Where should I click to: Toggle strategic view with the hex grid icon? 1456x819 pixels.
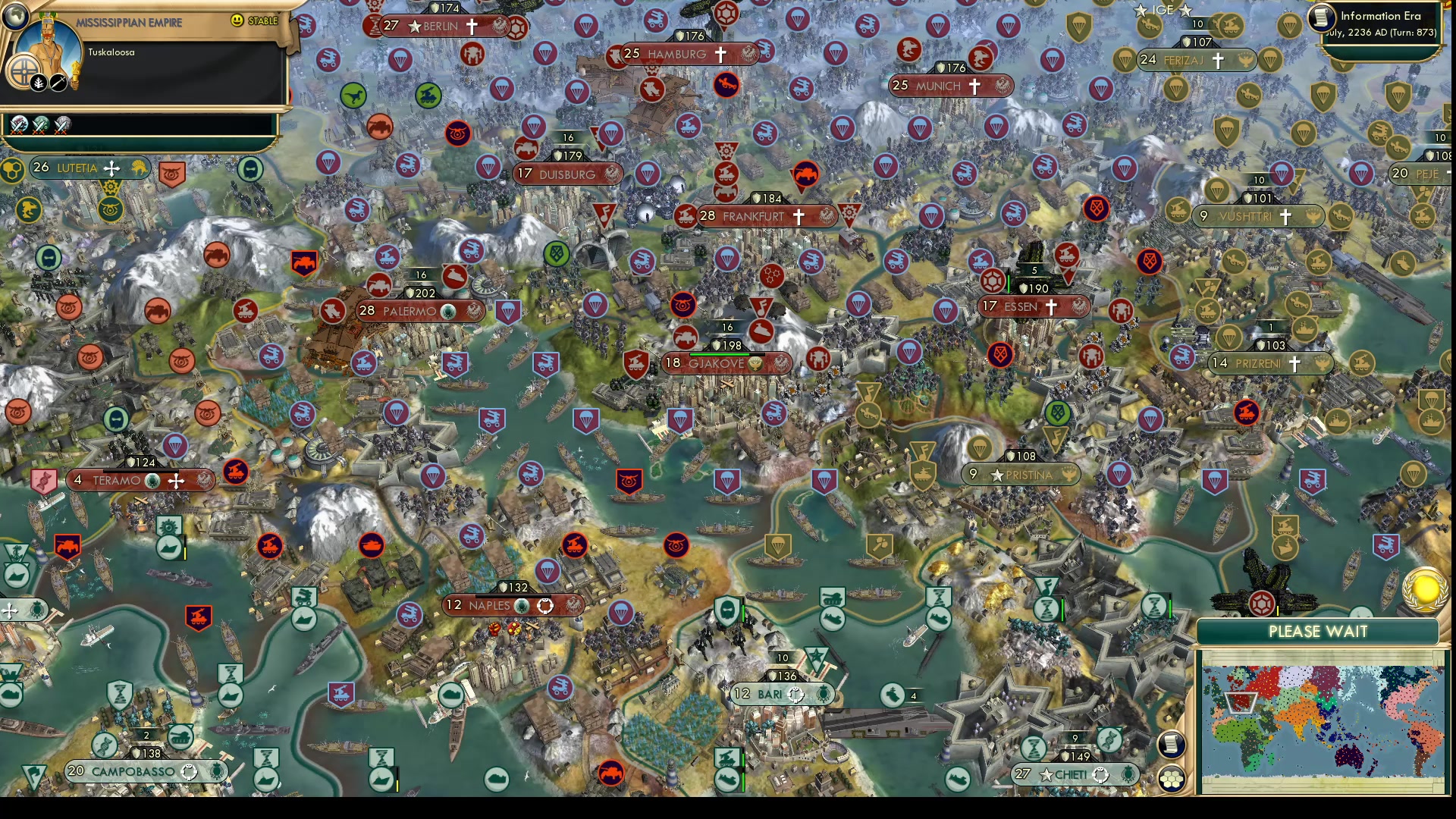(1173, 777)
